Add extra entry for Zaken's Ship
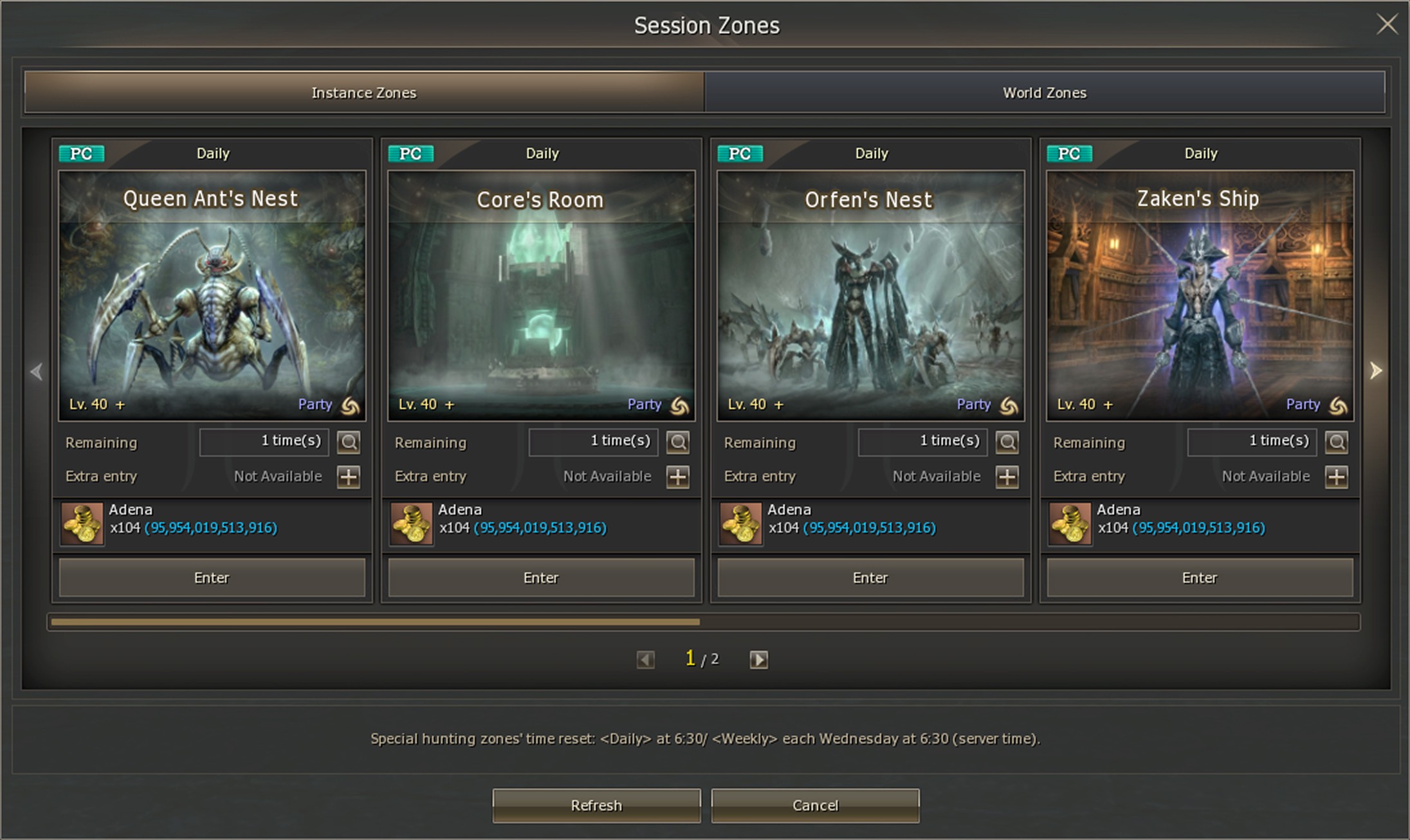The width and height of the screenshot is (1410, 840). 1337,477
